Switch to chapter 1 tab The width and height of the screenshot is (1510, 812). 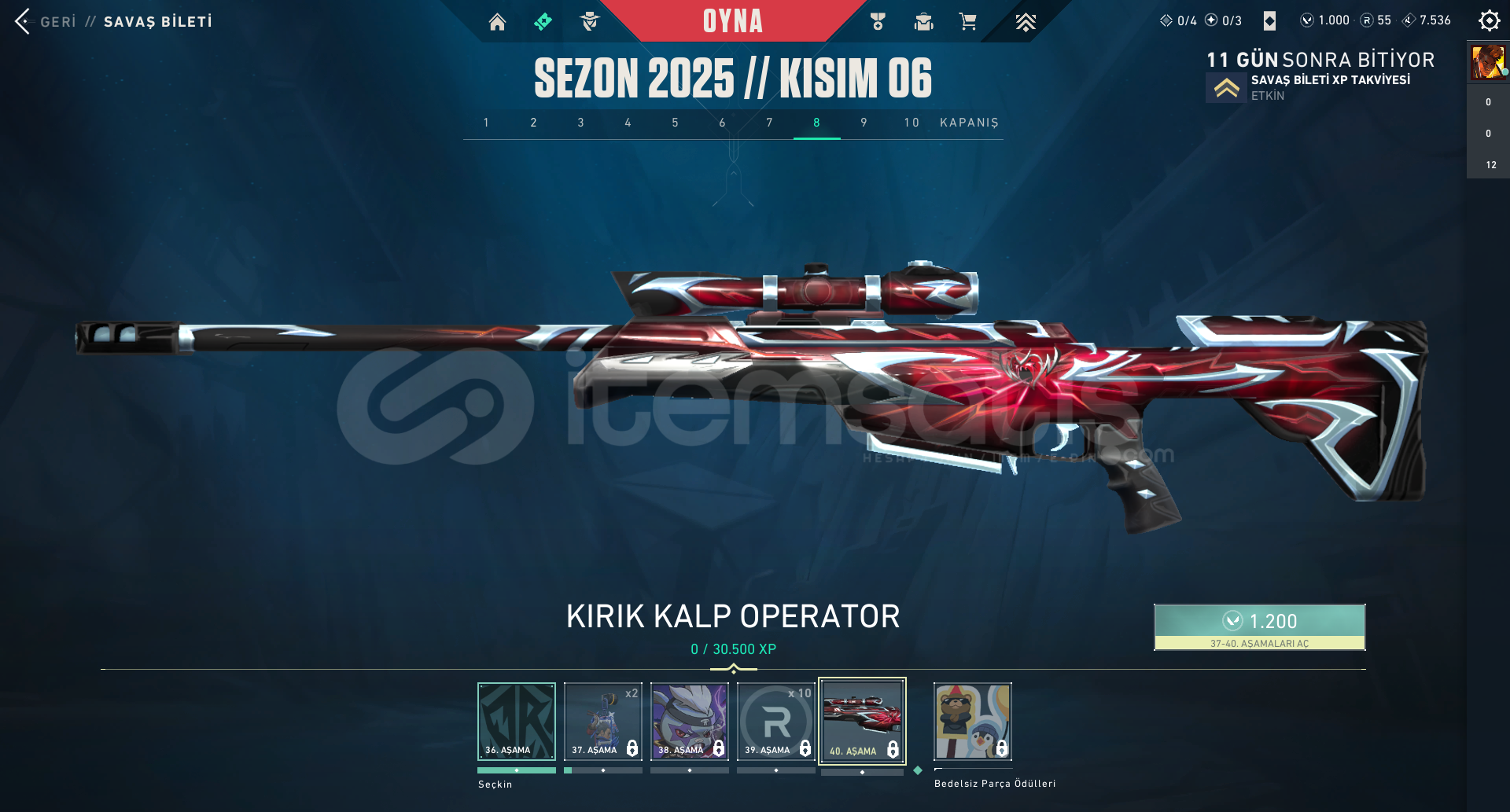click(486, 123)
